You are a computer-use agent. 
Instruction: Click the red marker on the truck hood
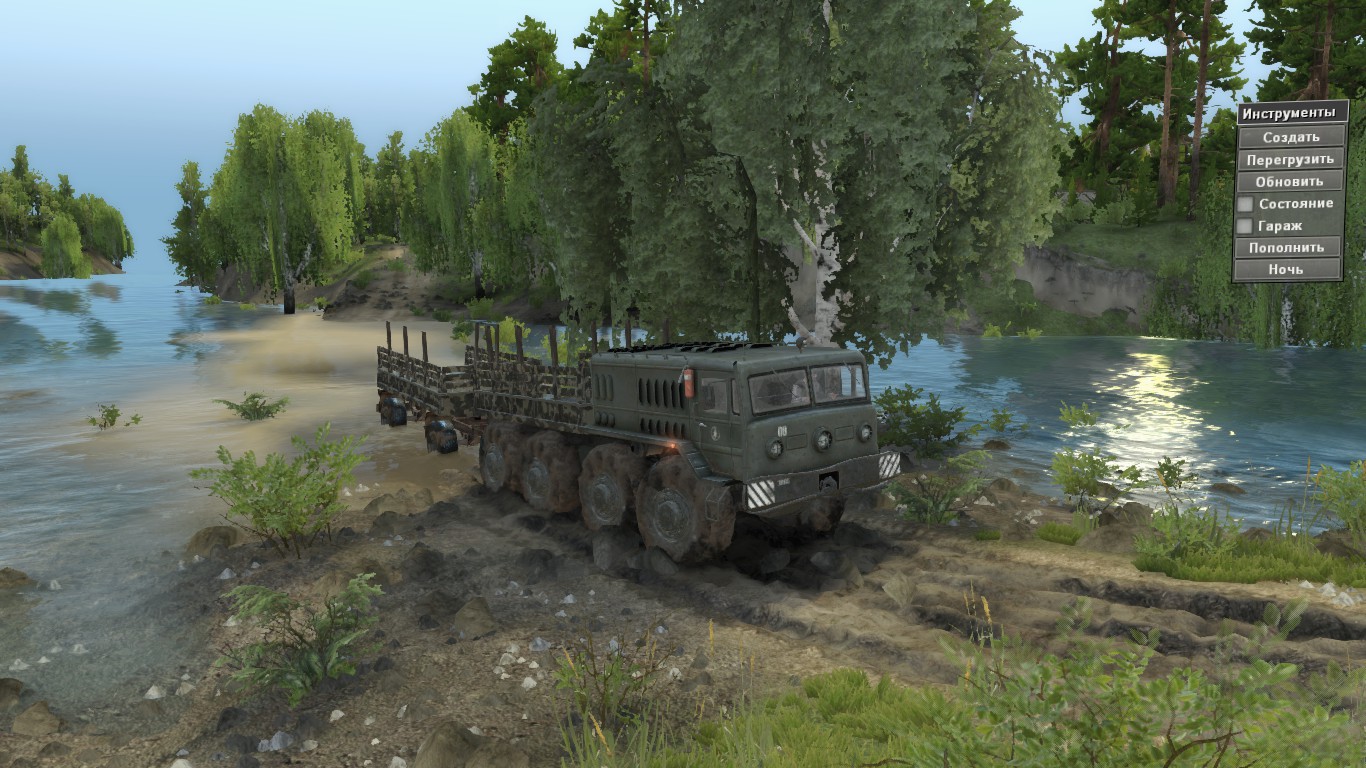click(687, 382)
